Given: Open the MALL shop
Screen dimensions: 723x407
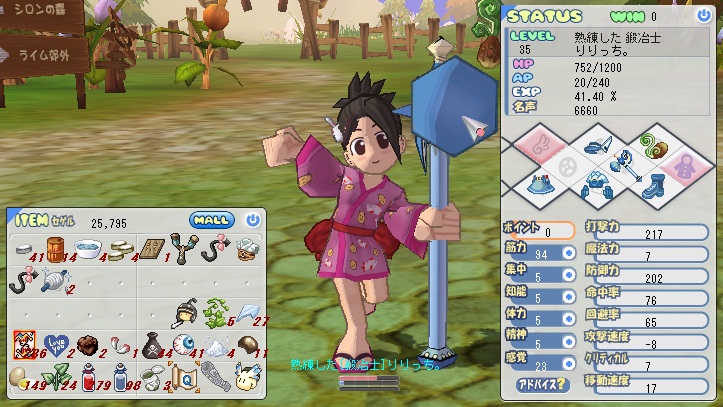Looking at the screenshot, I should pyautogui.click(x=211, y=220).
